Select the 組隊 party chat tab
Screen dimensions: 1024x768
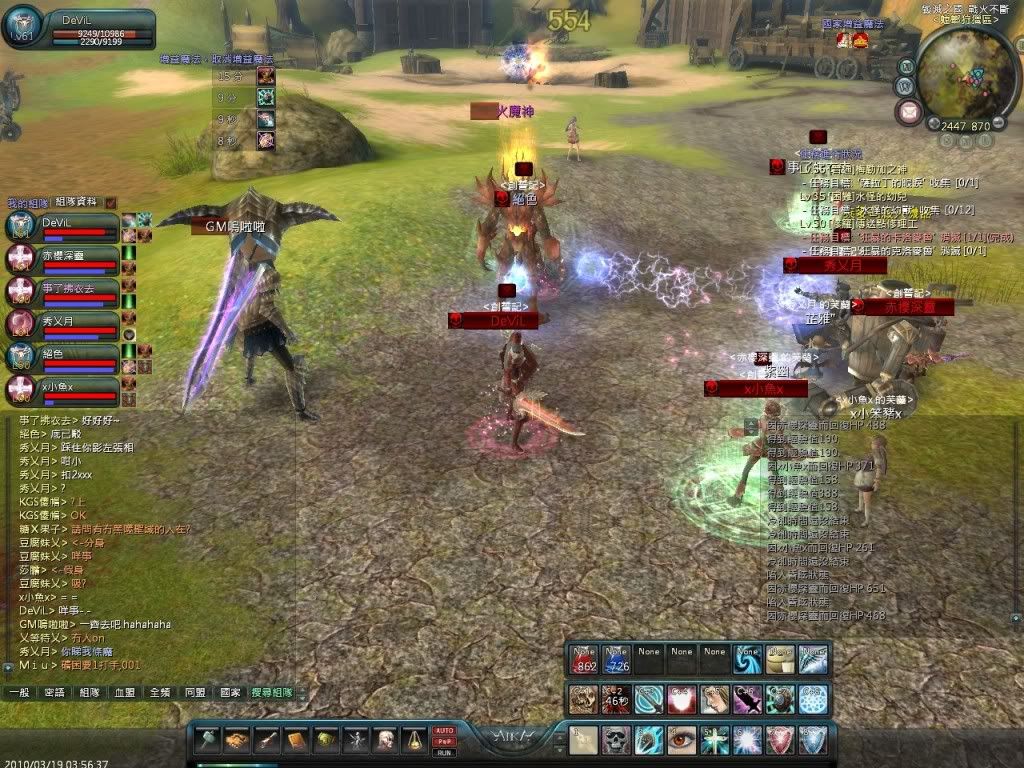pyautogui.click(x=89, y=692)
